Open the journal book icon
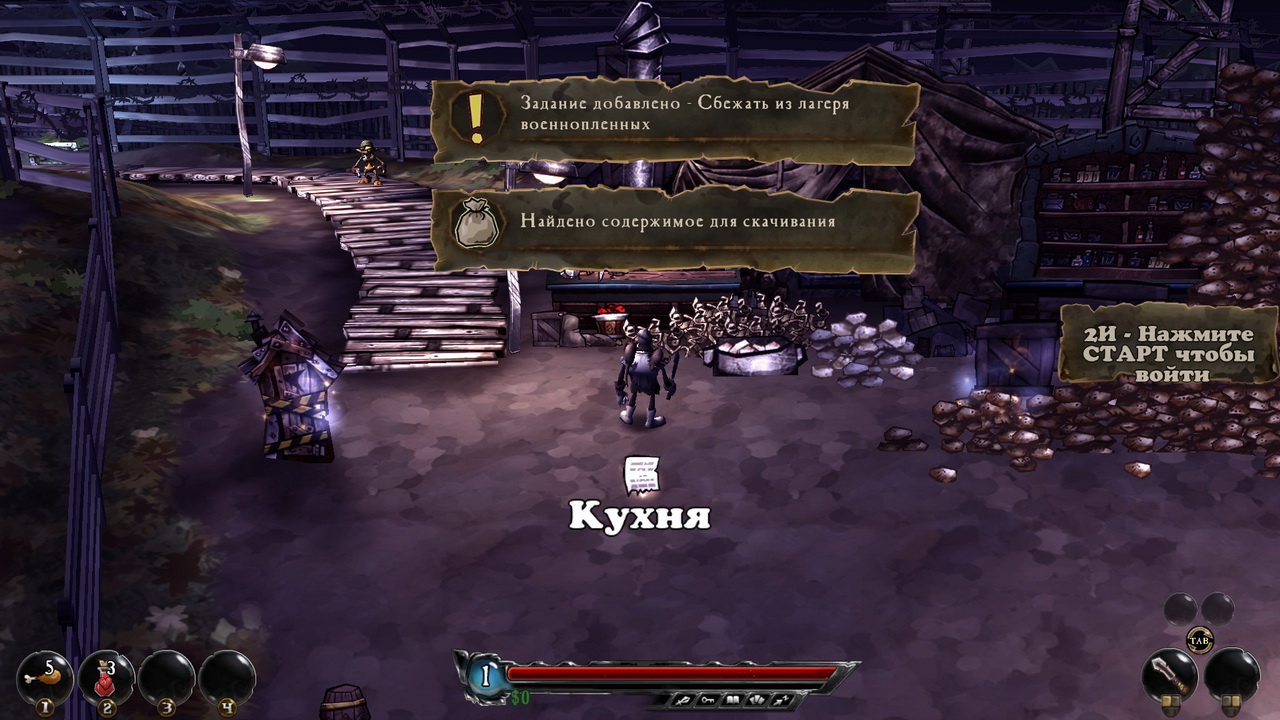Screen dimensions: 1280x720 pyautogui.click(x=732, y=699)
